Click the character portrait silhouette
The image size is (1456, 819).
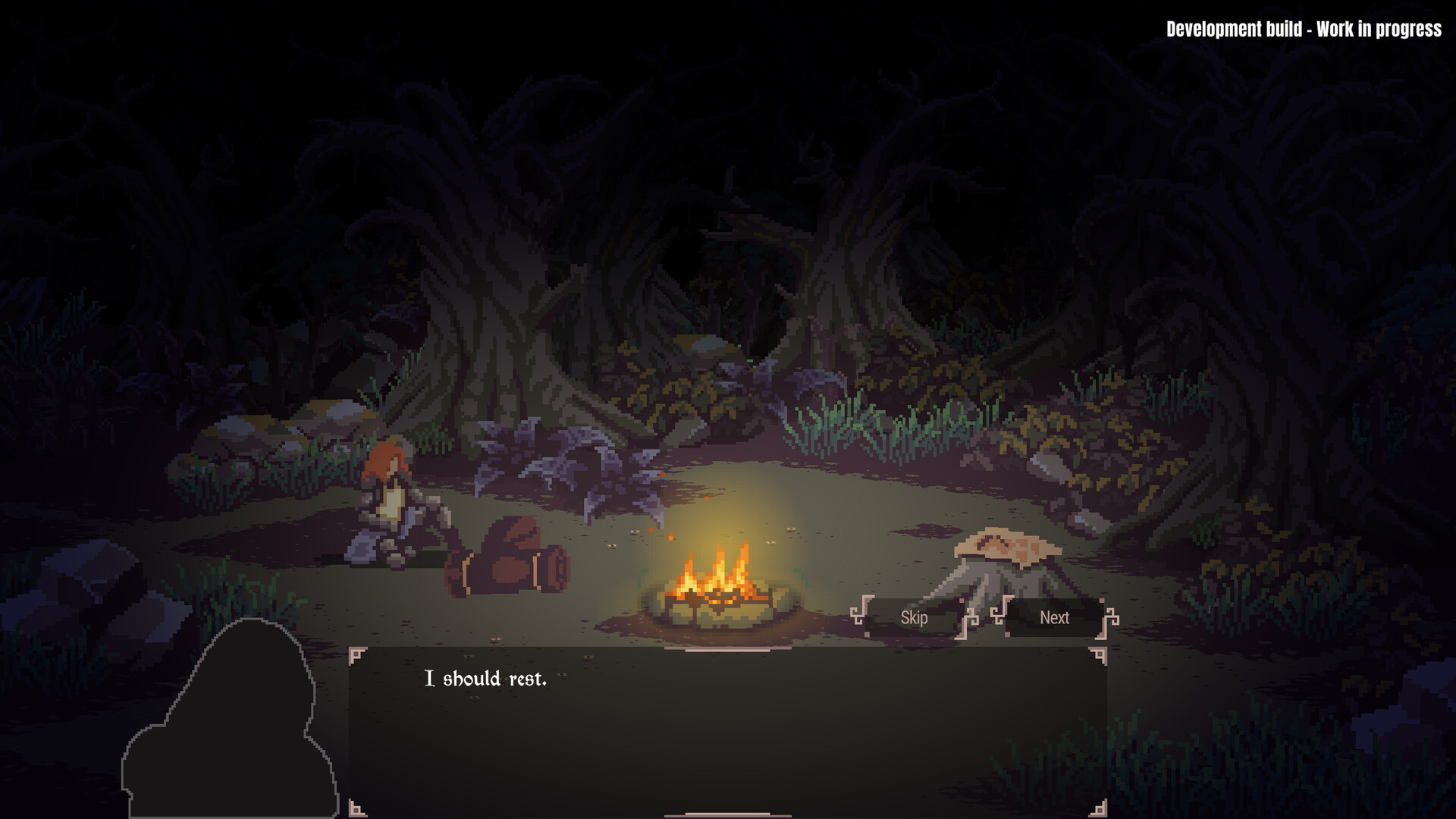(227, 720)
